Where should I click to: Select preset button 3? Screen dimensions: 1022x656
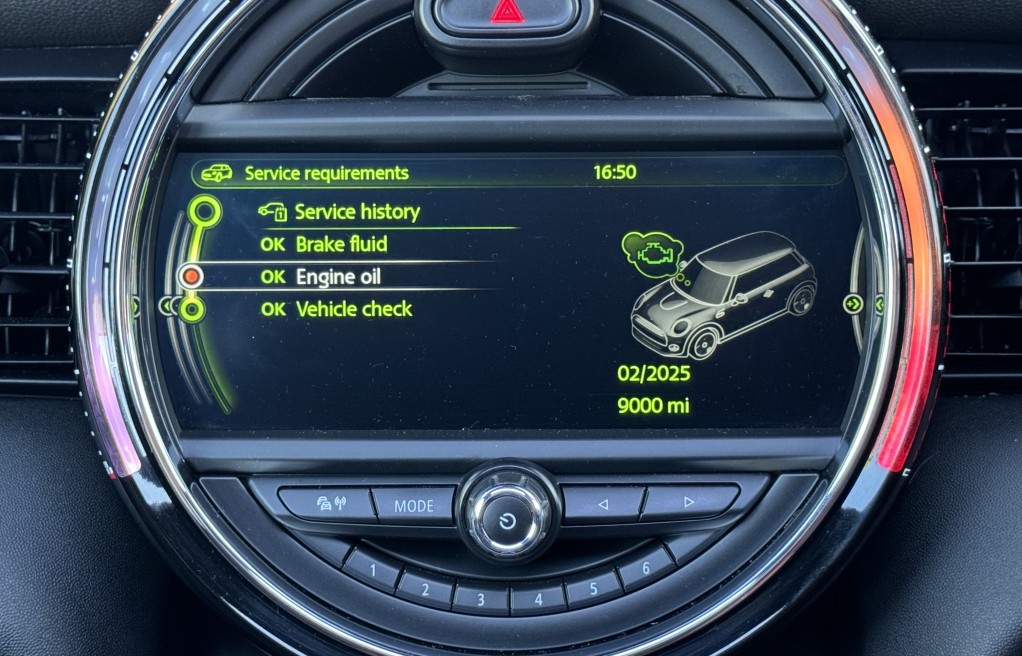point(479,599)
